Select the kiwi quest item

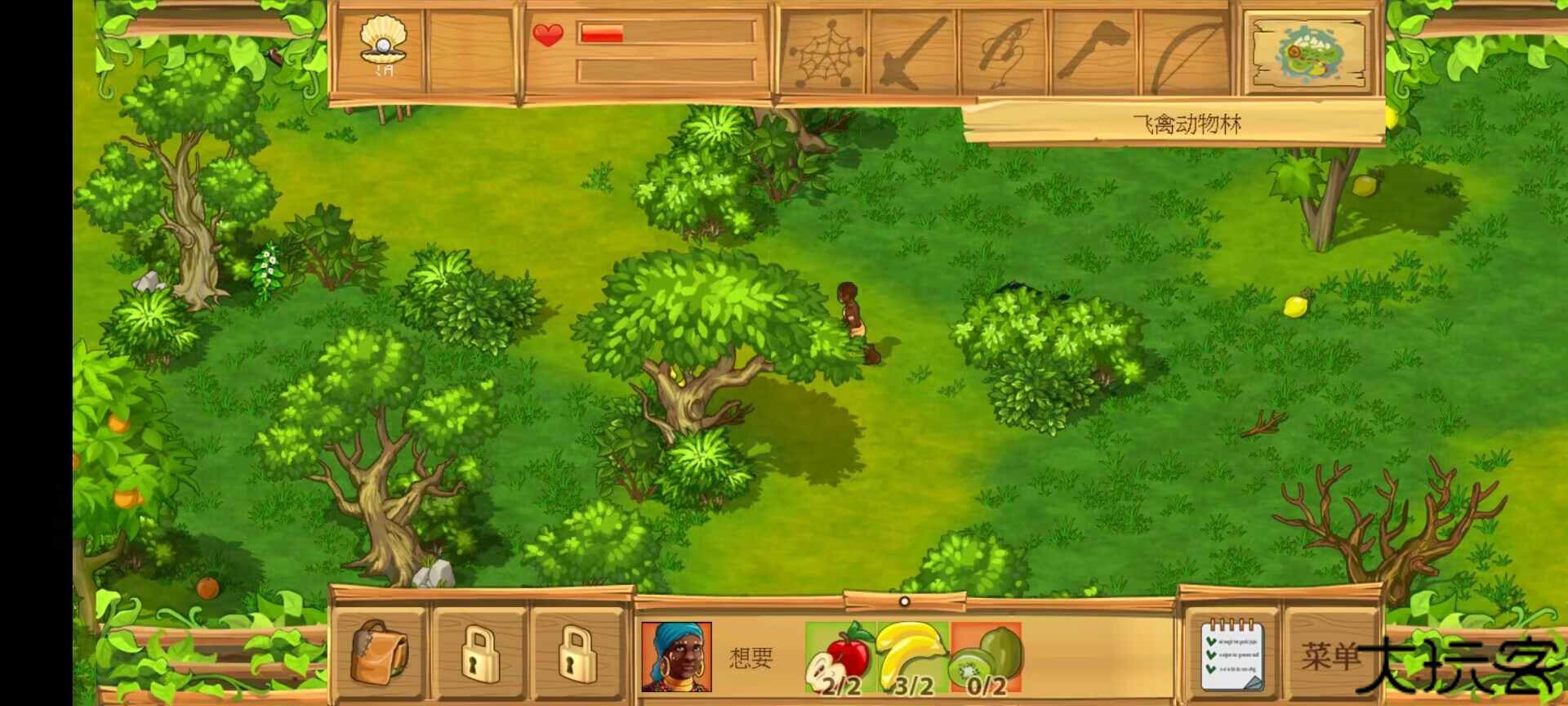(987, 659)
